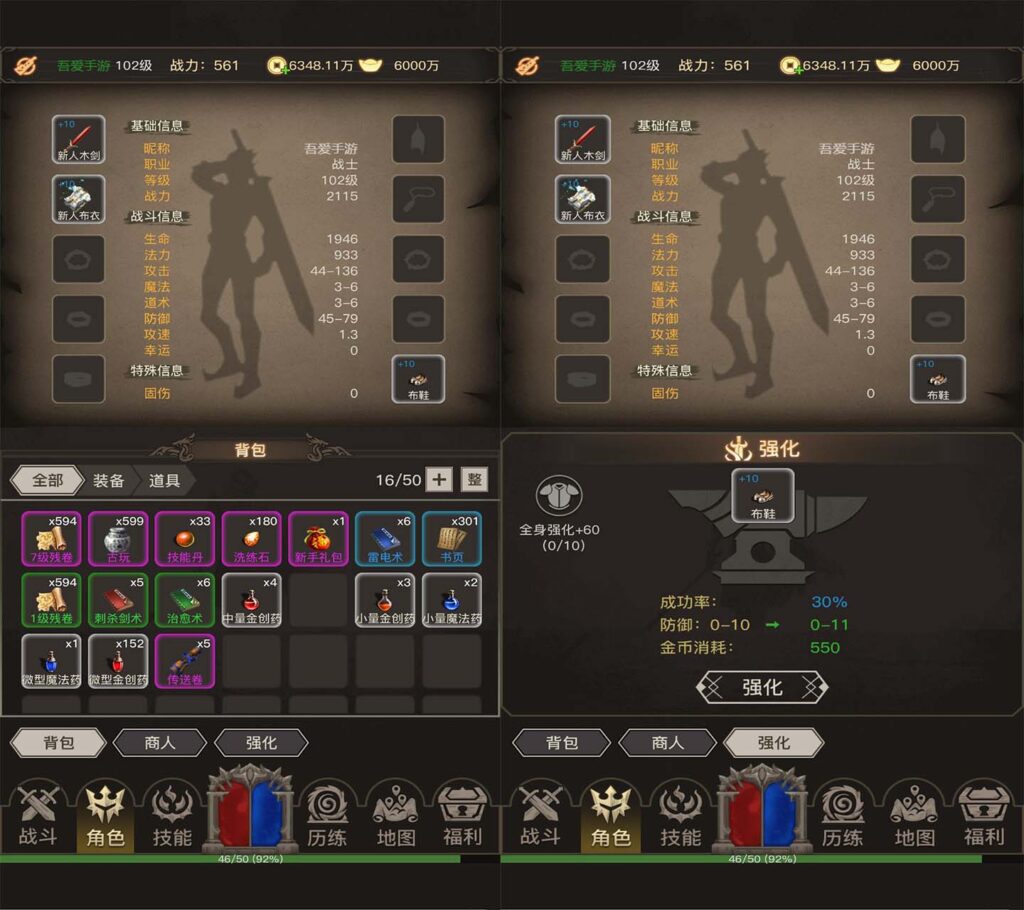Switch to the 装备 bag filter tab
Screen dimensions: 1024x910
[x=109, y=480]
